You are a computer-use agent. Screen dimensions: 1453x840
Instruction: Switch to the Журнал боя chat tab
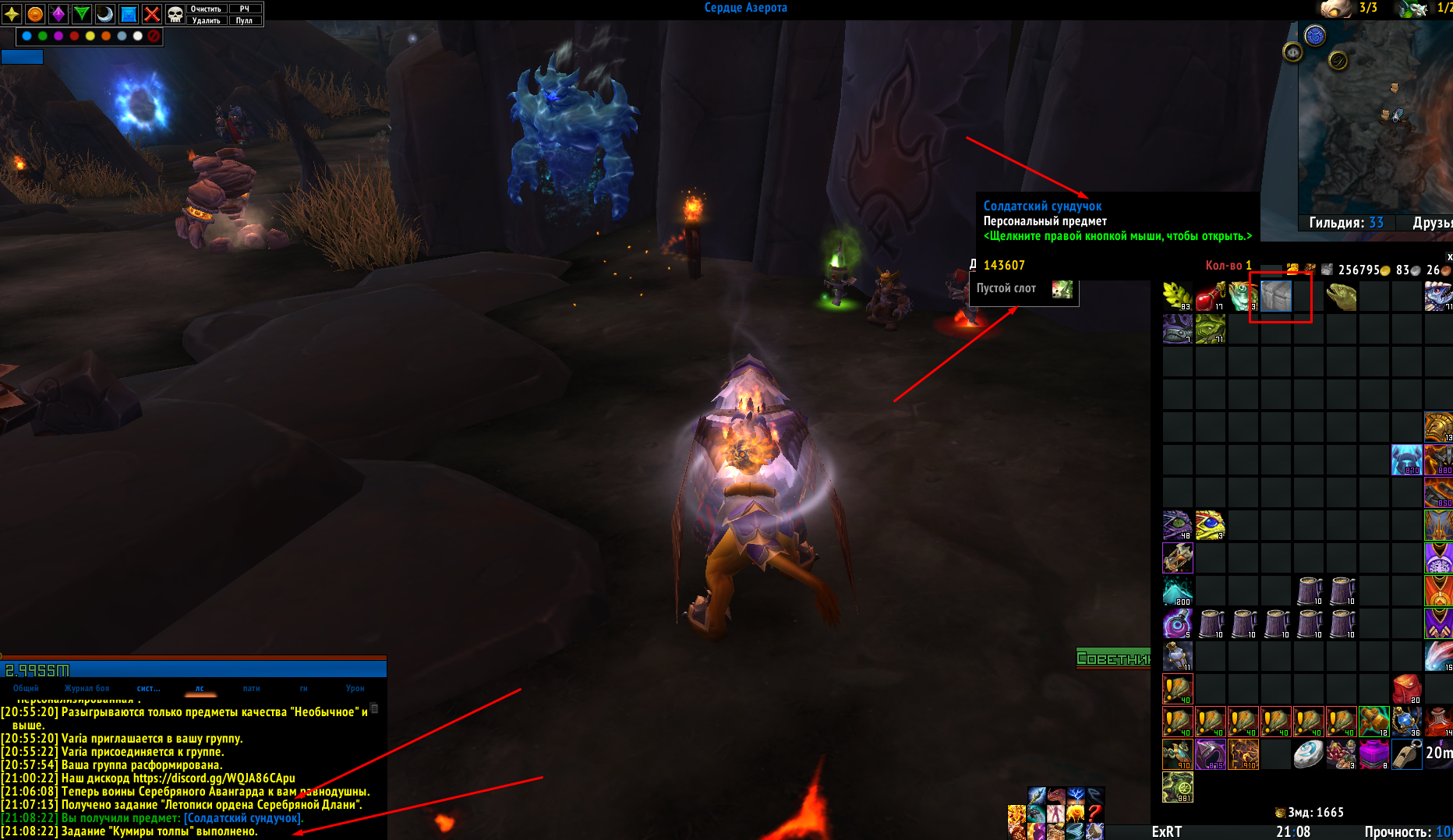coord(87,689)
